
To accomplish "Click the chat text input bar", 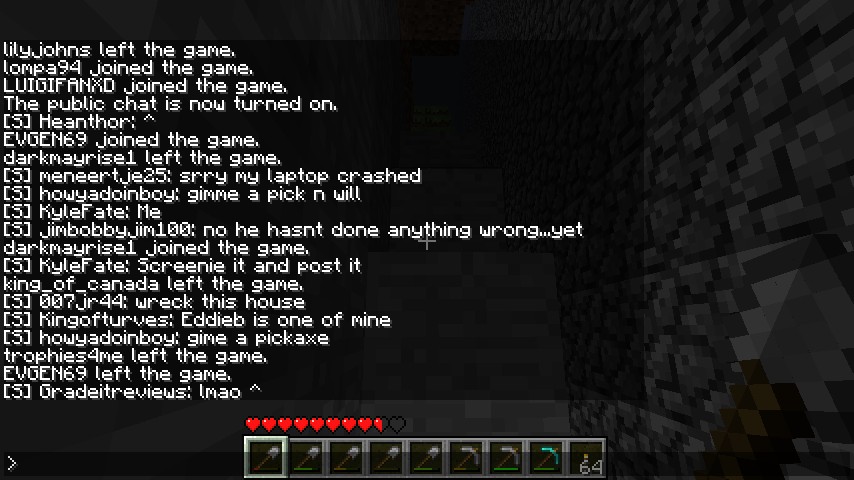I will [x=120, y=464].
